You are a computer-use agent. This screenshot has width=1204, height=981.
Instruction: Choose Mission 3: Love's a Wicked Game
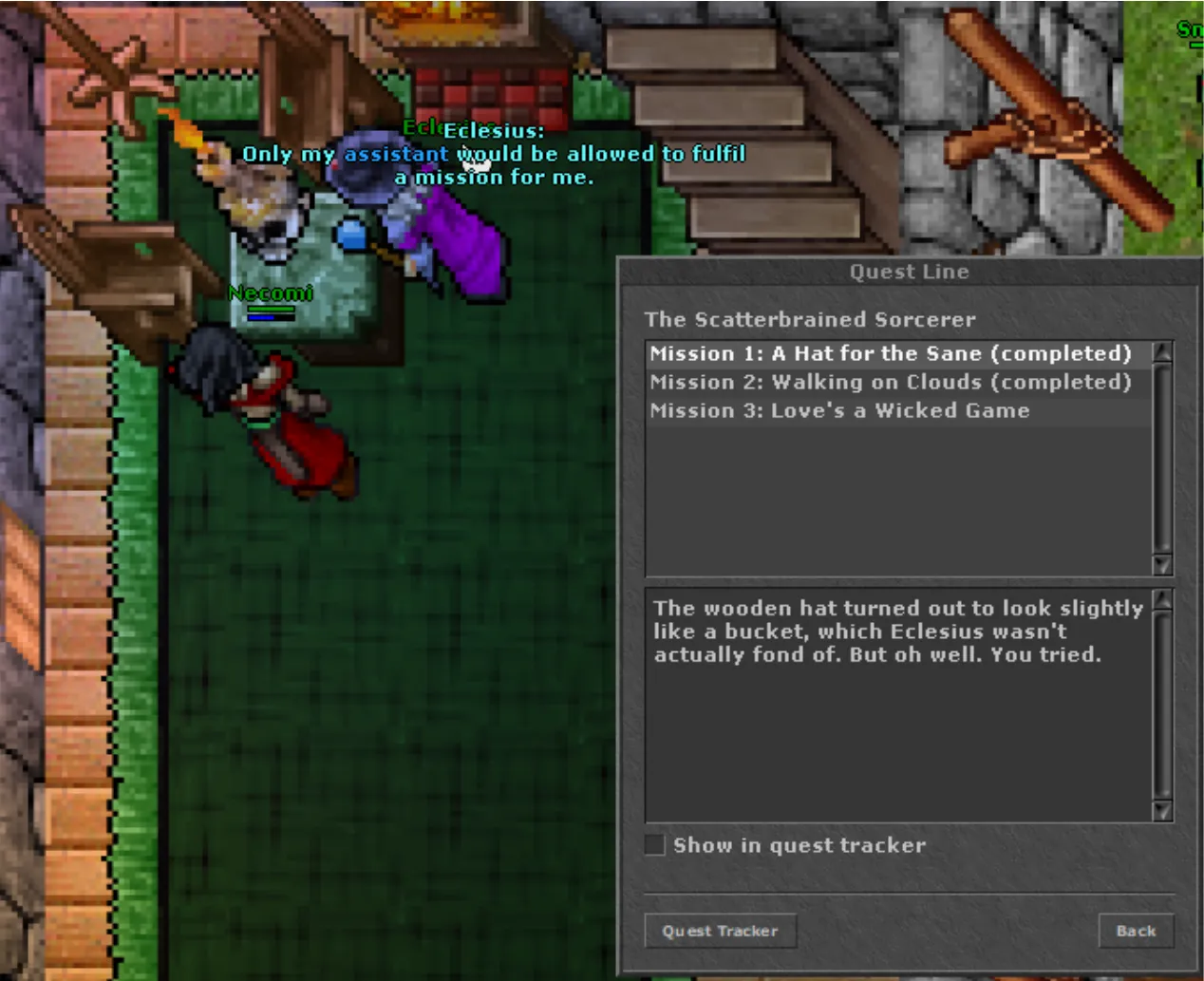tap(839, 411)
